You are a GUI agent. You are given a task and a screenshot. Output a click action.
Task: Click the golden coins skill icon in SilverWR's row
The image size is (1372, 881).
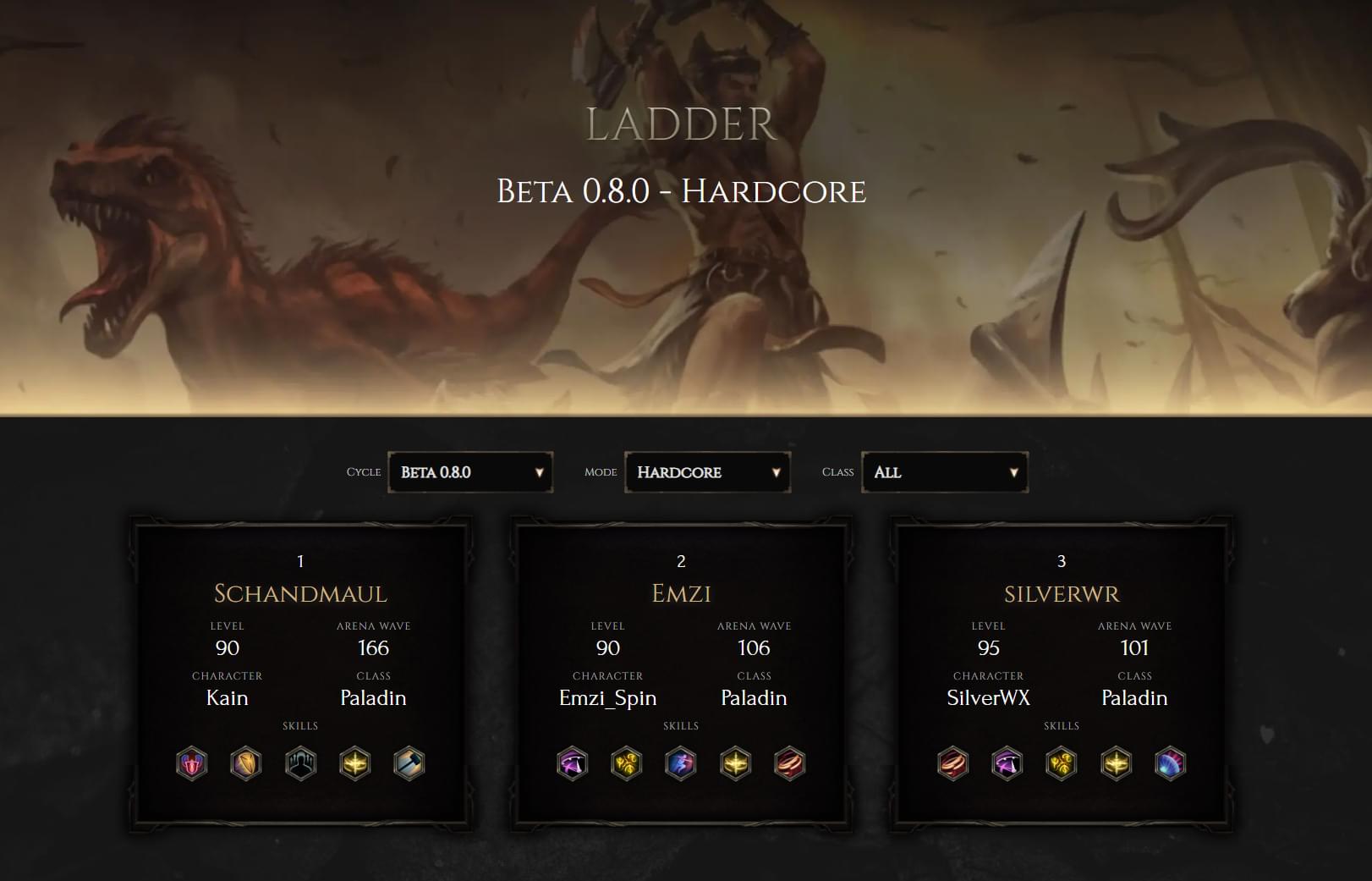tap(1063, 763)
